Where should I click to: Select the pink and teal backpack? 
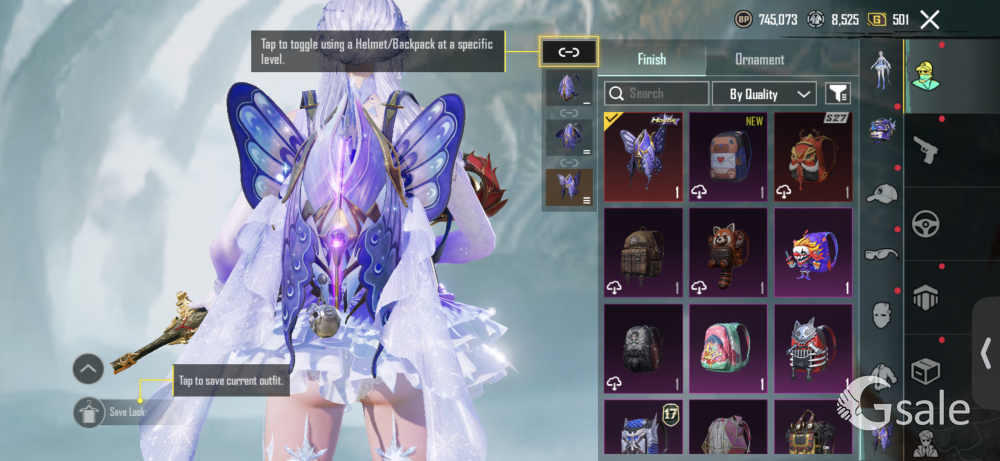(x=728, y=347)
